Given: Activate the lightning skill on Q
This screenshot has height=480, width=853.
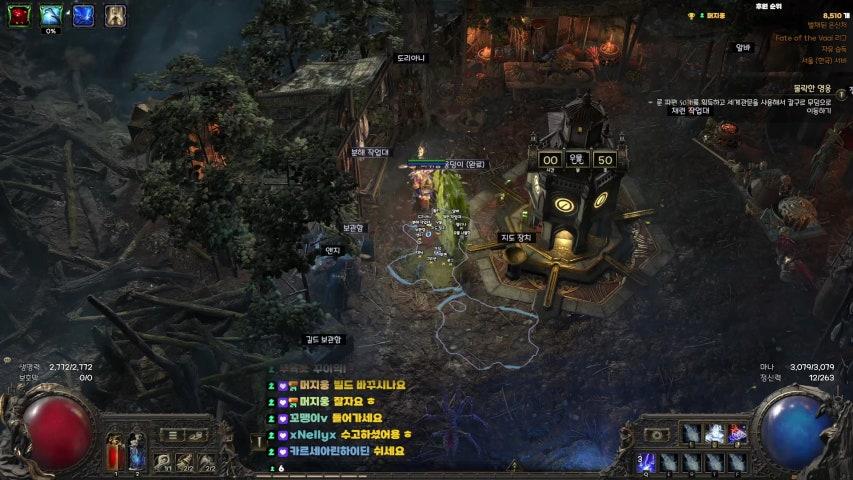Looking at the screenshot, I should coord(645,462).
